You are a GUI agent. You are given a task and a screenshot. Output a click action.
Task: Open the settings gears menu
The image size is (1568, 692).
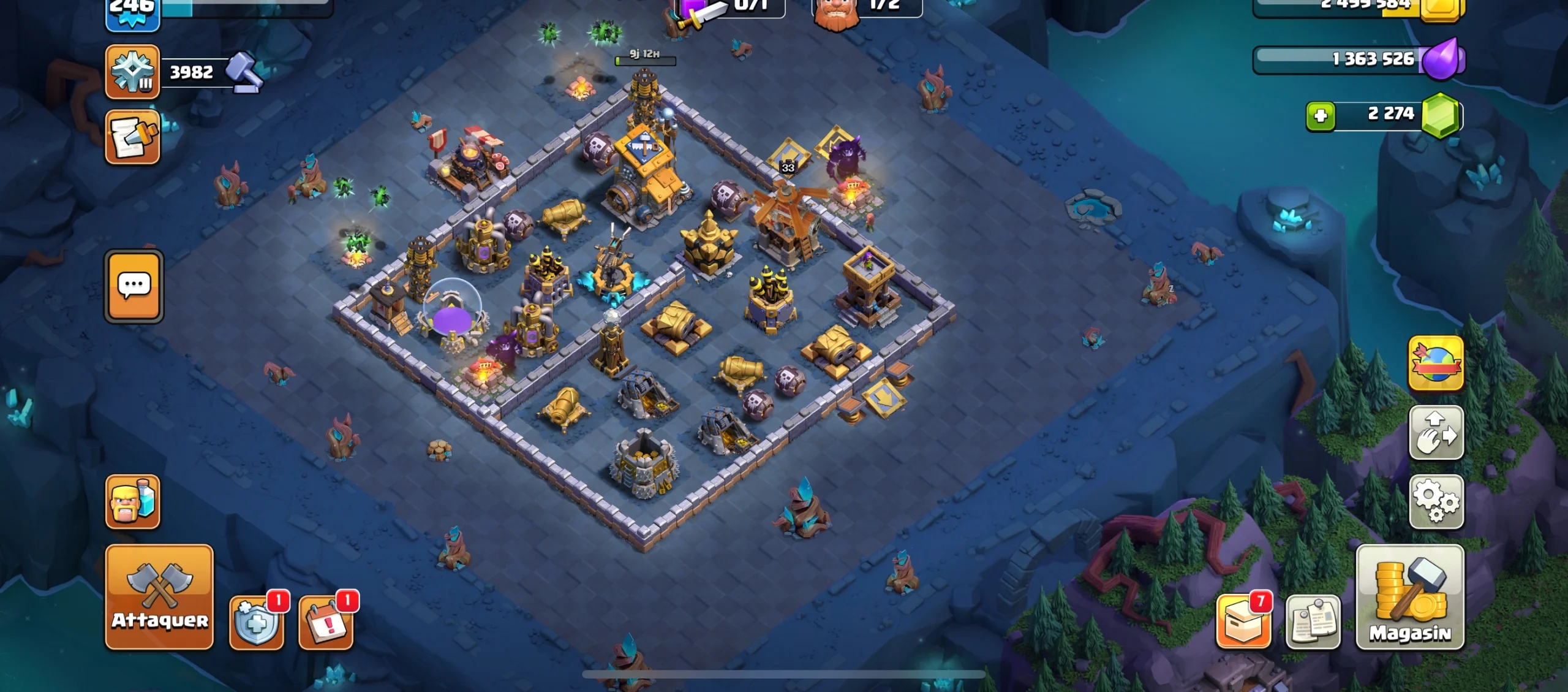click(1436, 501)
